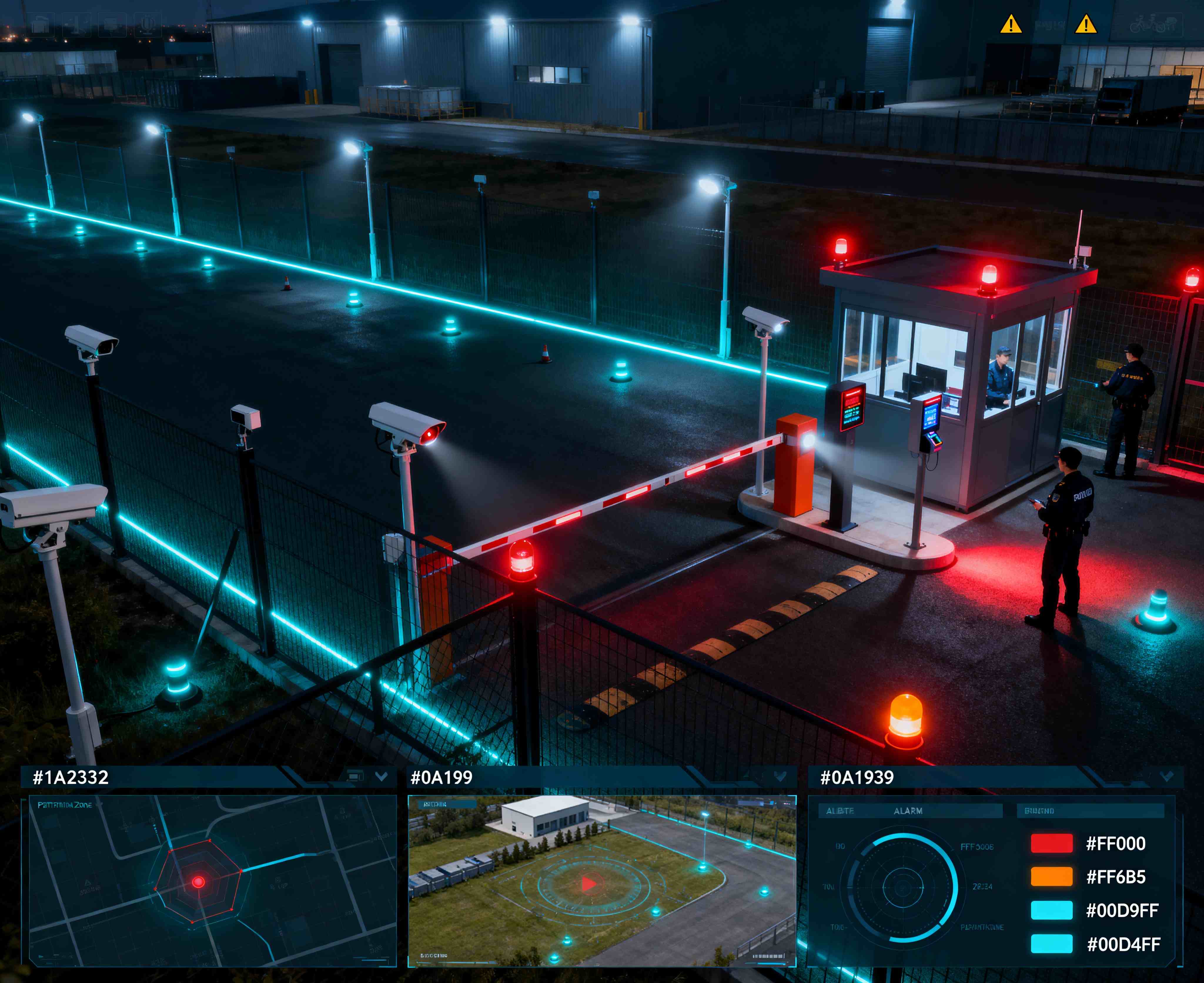Open the left yellow warning triangle alert

1010,25
